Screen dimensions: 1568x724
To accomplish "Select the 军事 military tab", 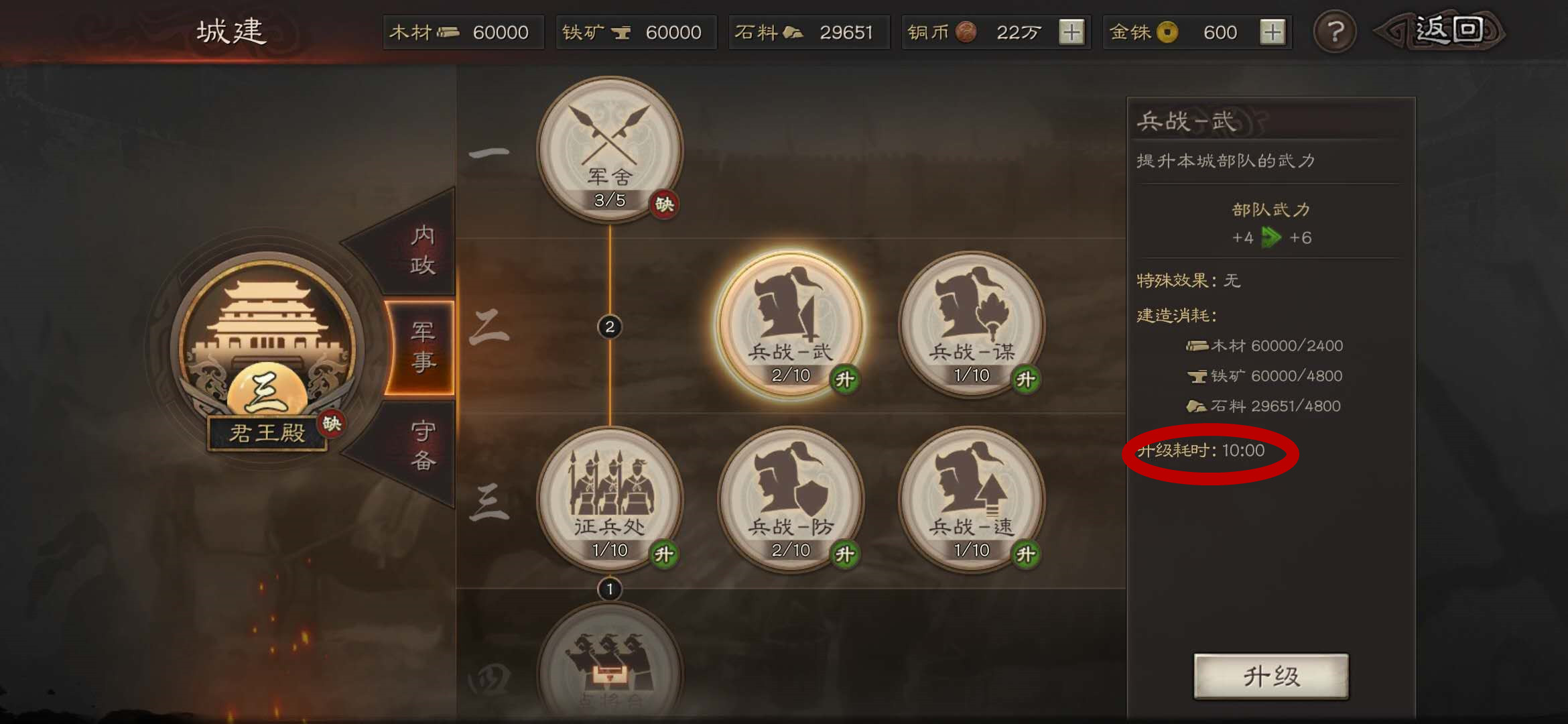I will (422, 347).
